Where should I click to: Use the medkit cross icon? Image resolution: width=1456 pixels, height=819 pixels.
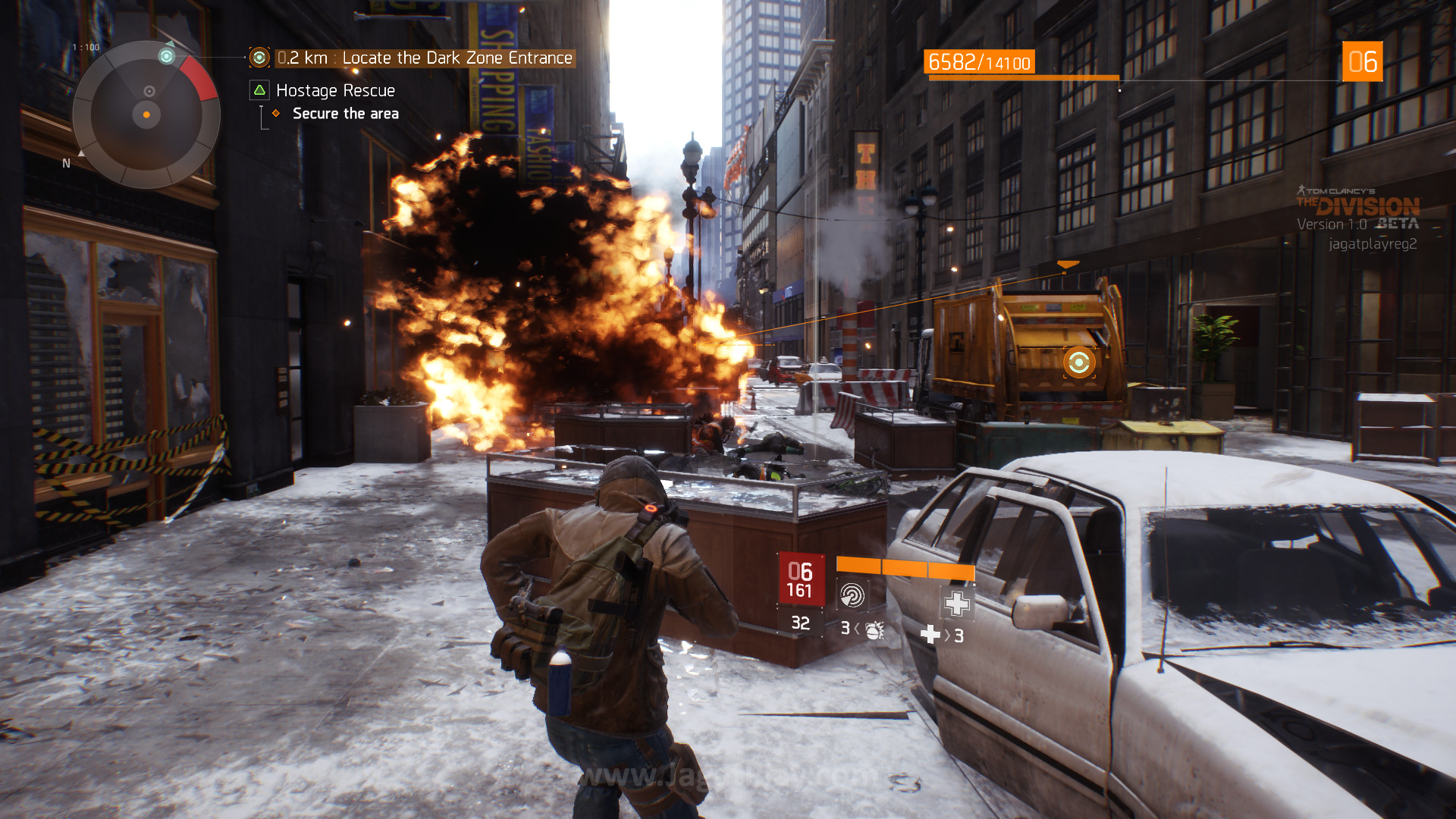point(930,635)
